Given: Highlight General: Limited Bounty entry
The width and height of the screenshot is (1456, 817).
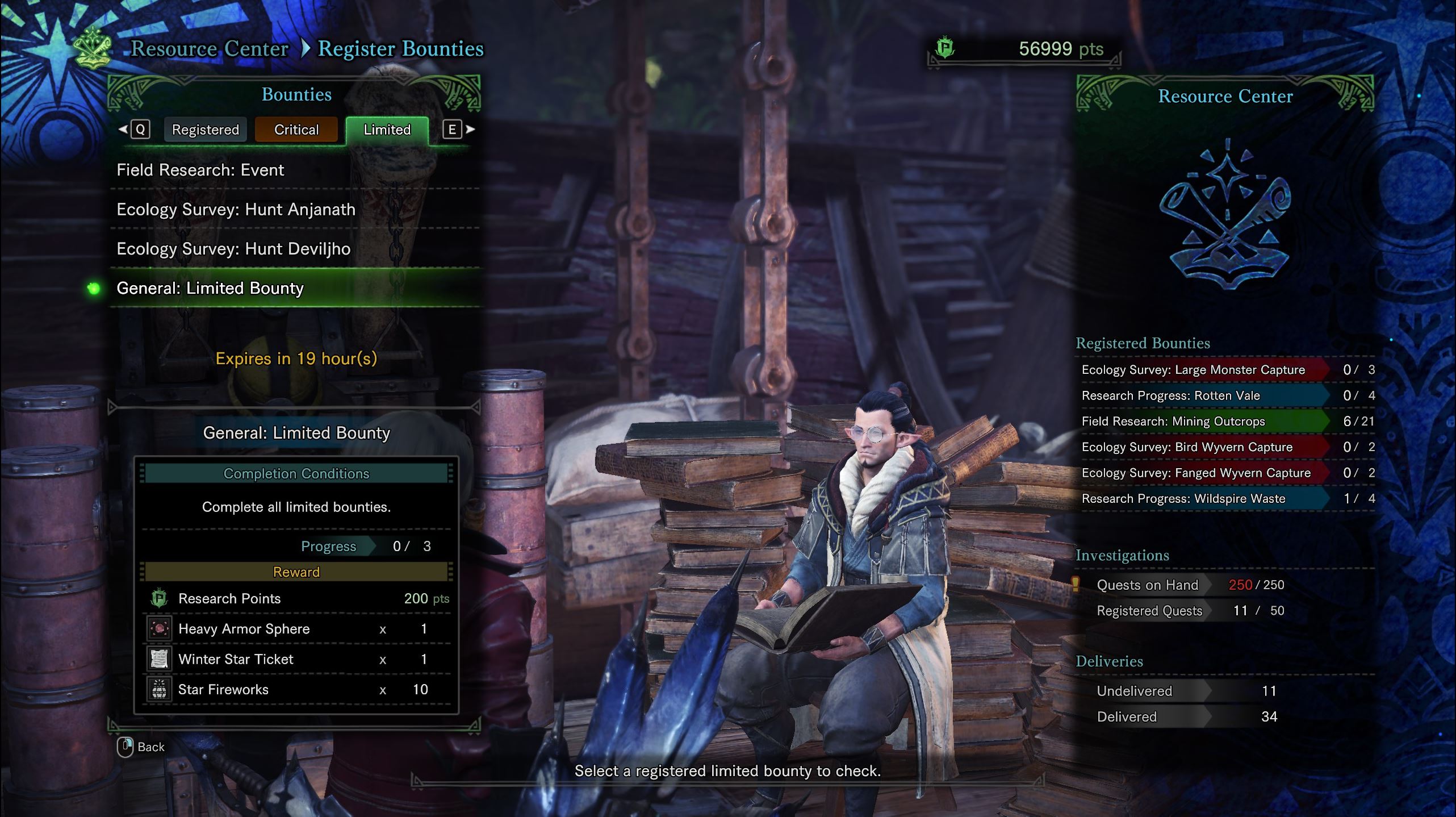Looking at the screenshot, I should [x=210, y=289].
